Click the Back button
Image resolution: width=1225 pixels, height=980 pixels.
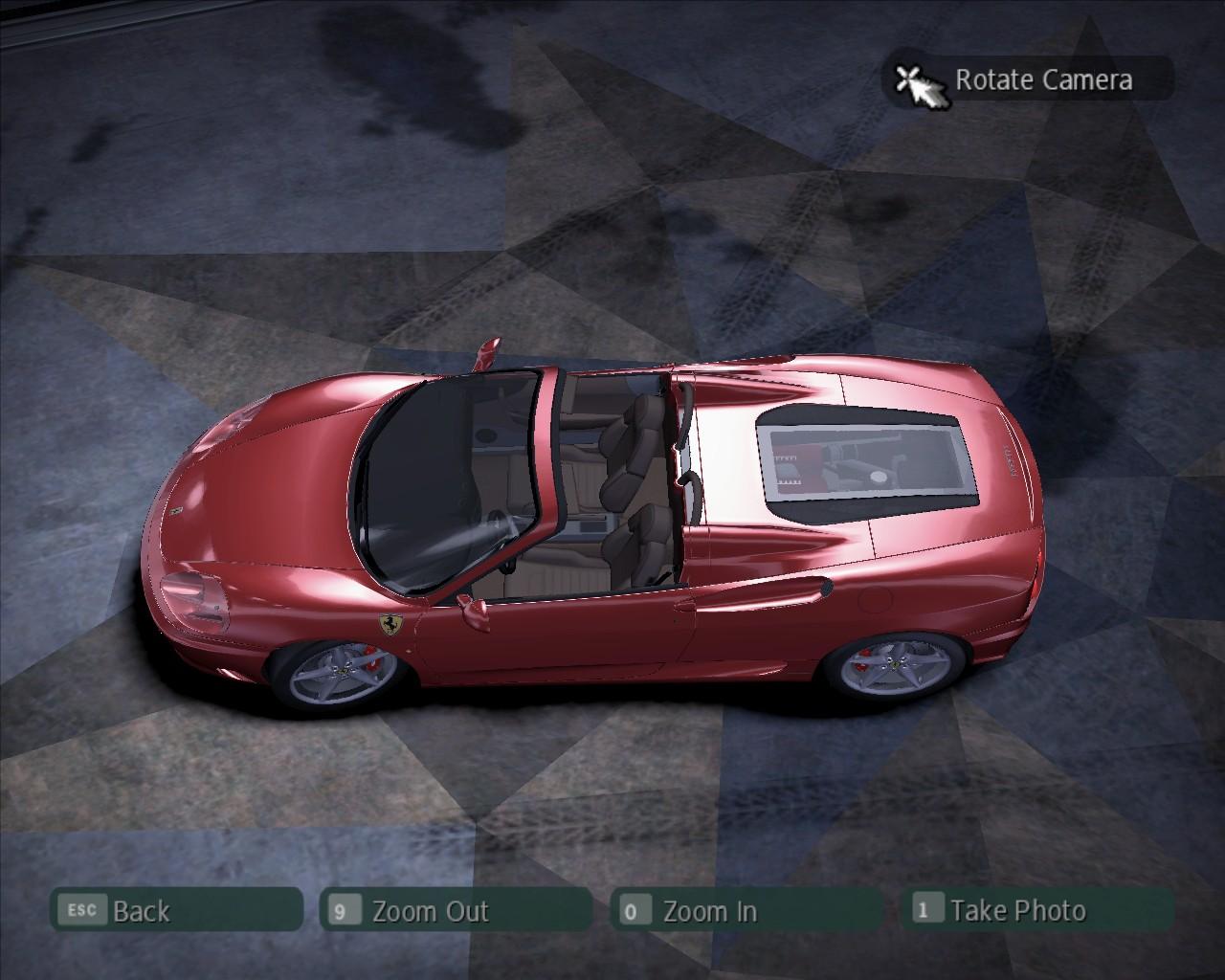[176, 910]
